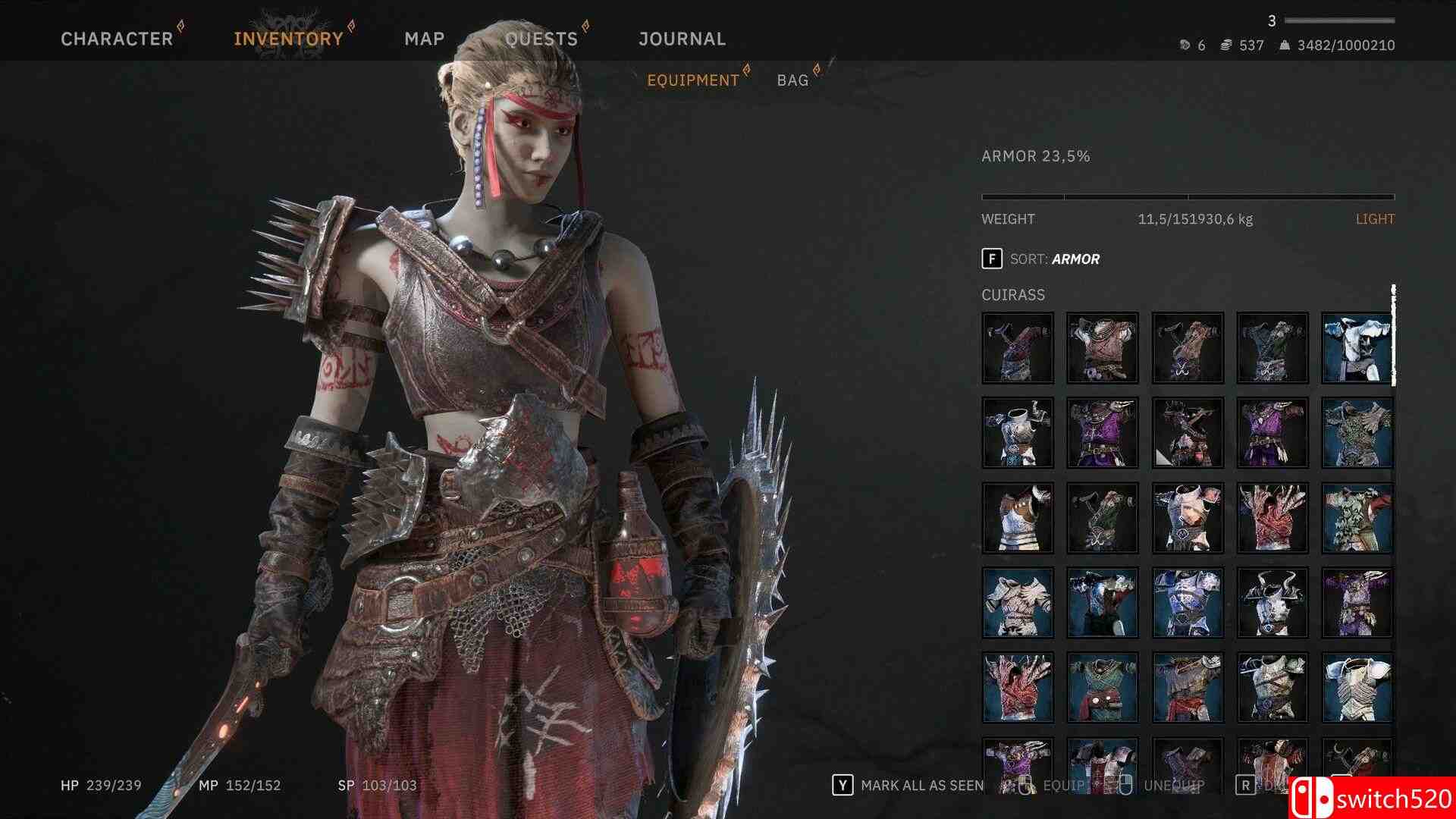Open the Quests tab
1456x819 pixels.
click(541, 39)
